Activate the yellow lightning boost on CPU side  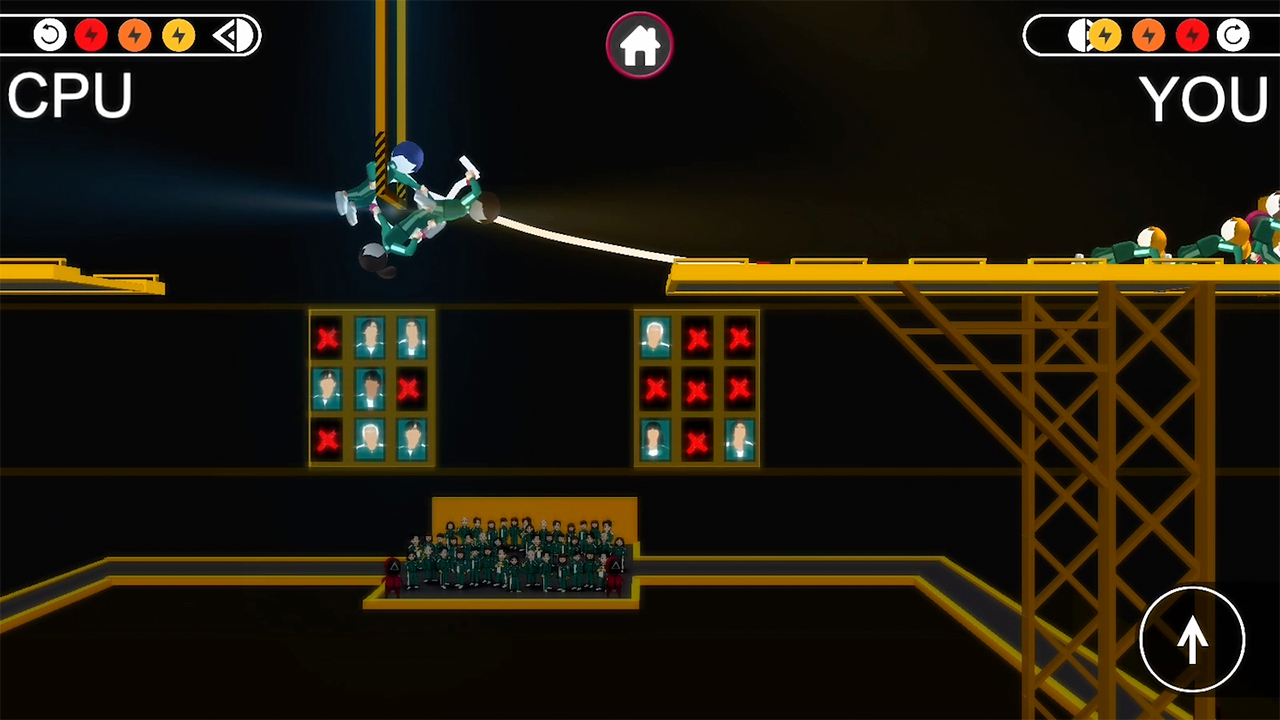tap(178, 35)
